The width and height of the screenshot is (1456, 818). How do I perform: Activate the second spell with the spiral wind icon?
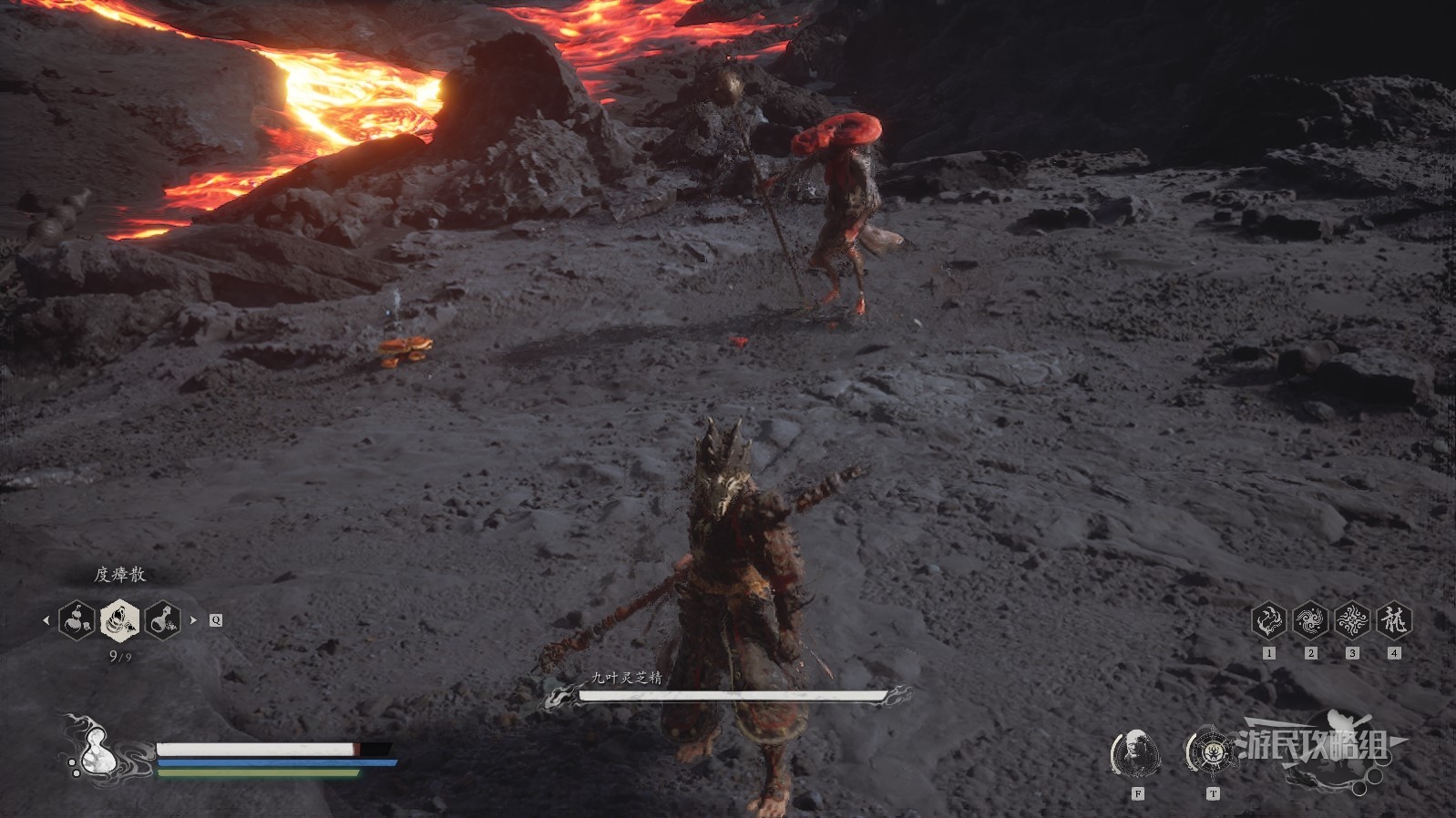pyautogui.click(x=1310, y=621)
